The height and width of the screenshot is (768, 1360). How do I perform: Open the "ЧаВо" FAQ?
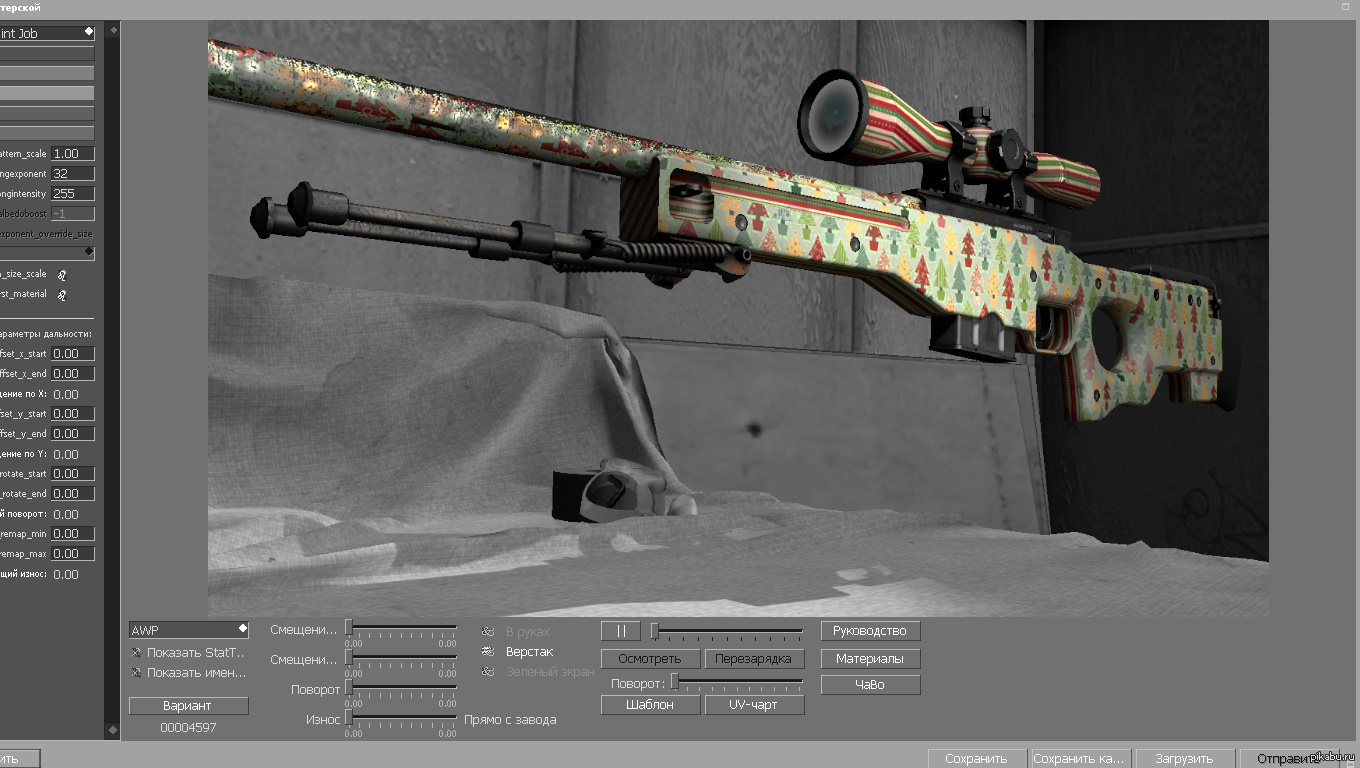870,685
